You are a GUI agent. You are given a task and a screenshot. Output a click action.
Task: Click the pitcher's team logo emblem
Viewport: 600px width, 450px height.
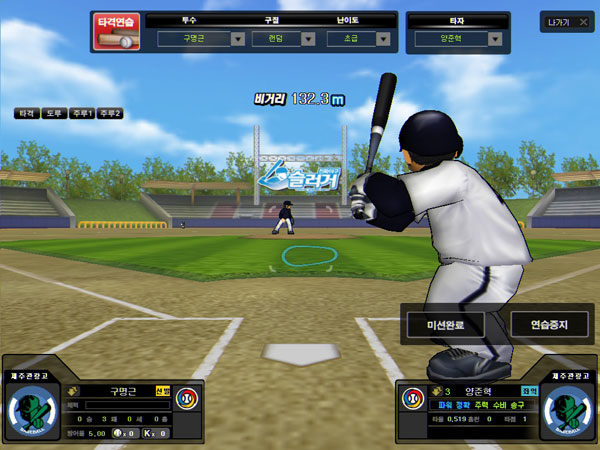[x=33, y=410]
